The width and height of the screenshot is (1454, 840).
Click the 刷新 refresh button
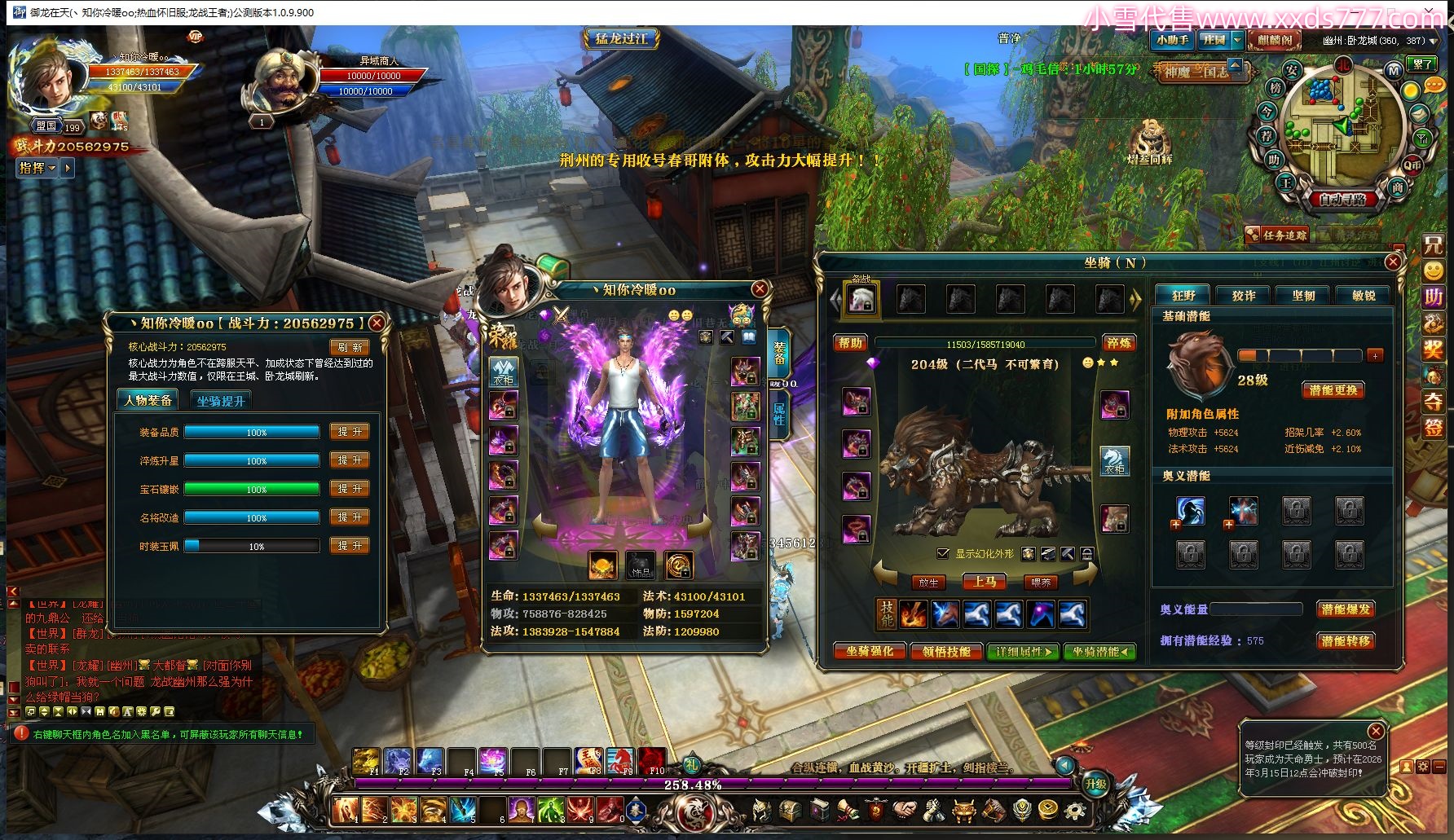[x=350, y=347]
